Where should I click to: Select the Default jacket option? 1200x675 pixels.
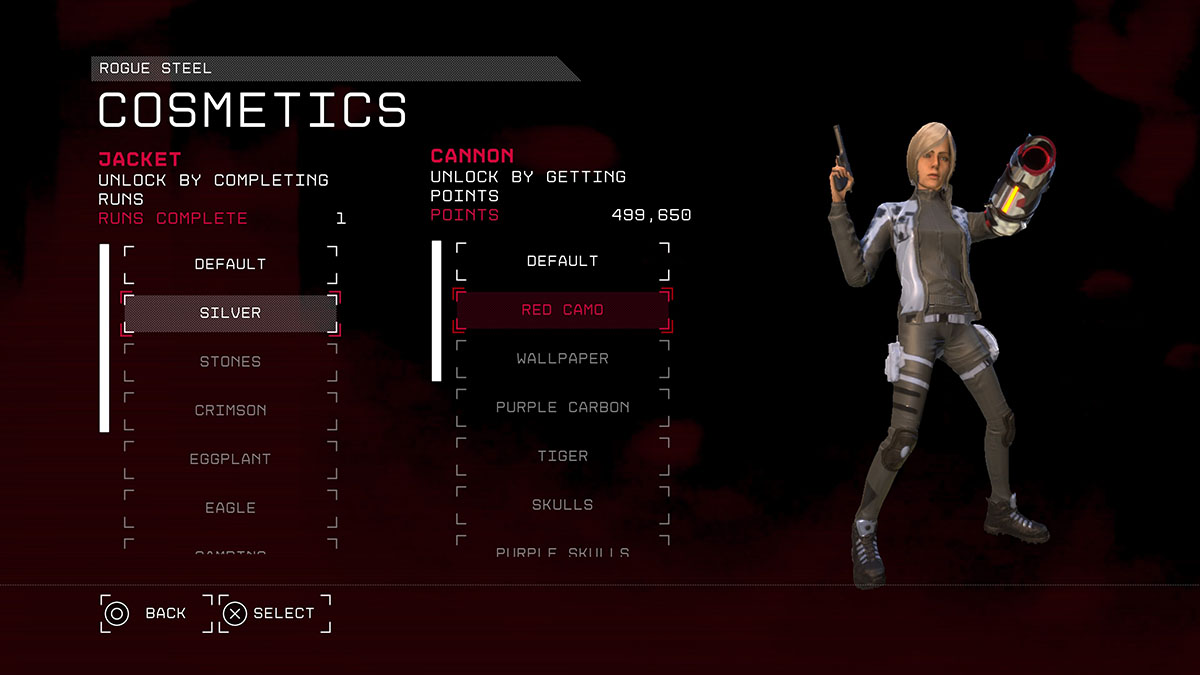230,264
